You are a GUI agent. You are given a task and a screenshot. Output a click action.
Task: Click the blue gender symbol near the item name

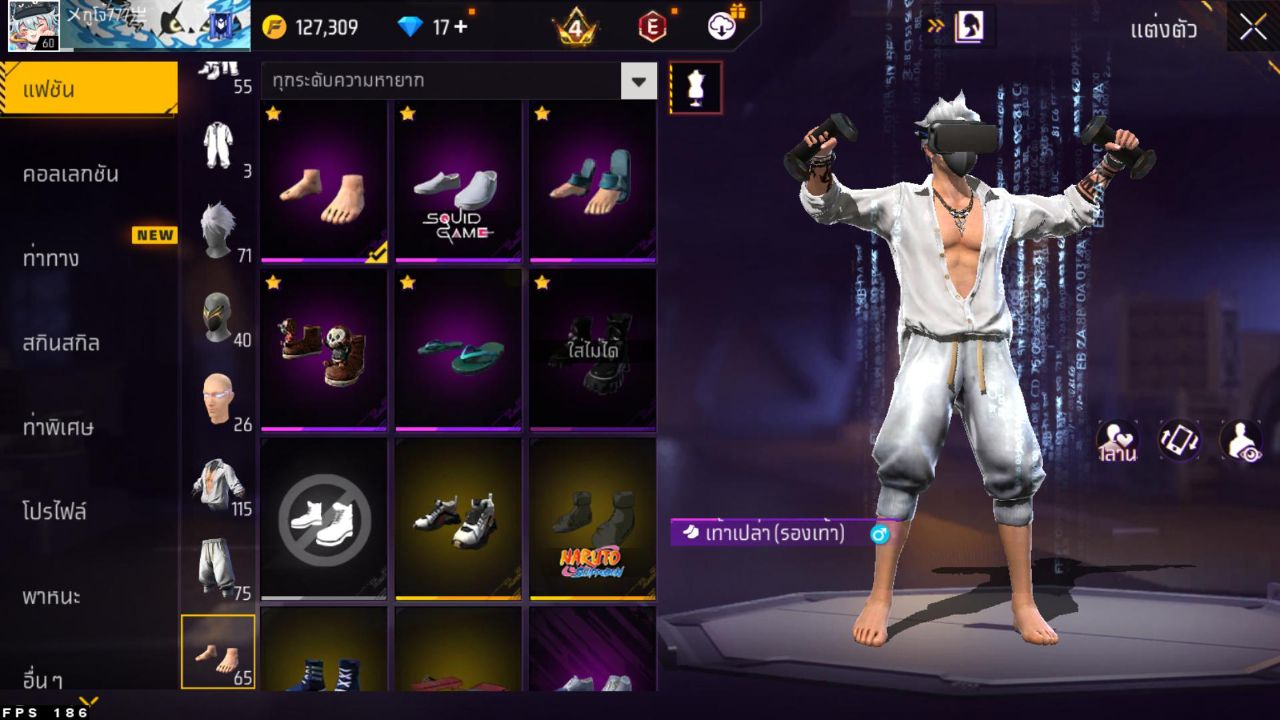(x=879, y=536)
